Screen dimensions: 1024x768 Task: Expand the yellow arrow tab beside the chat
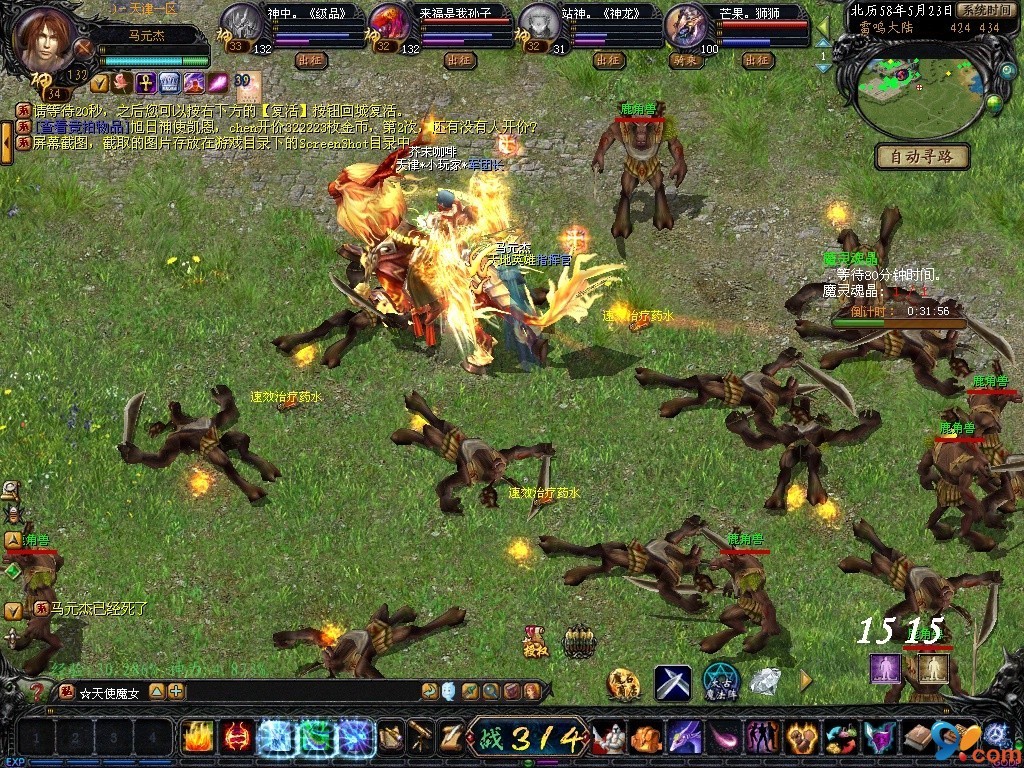(6, 142)
